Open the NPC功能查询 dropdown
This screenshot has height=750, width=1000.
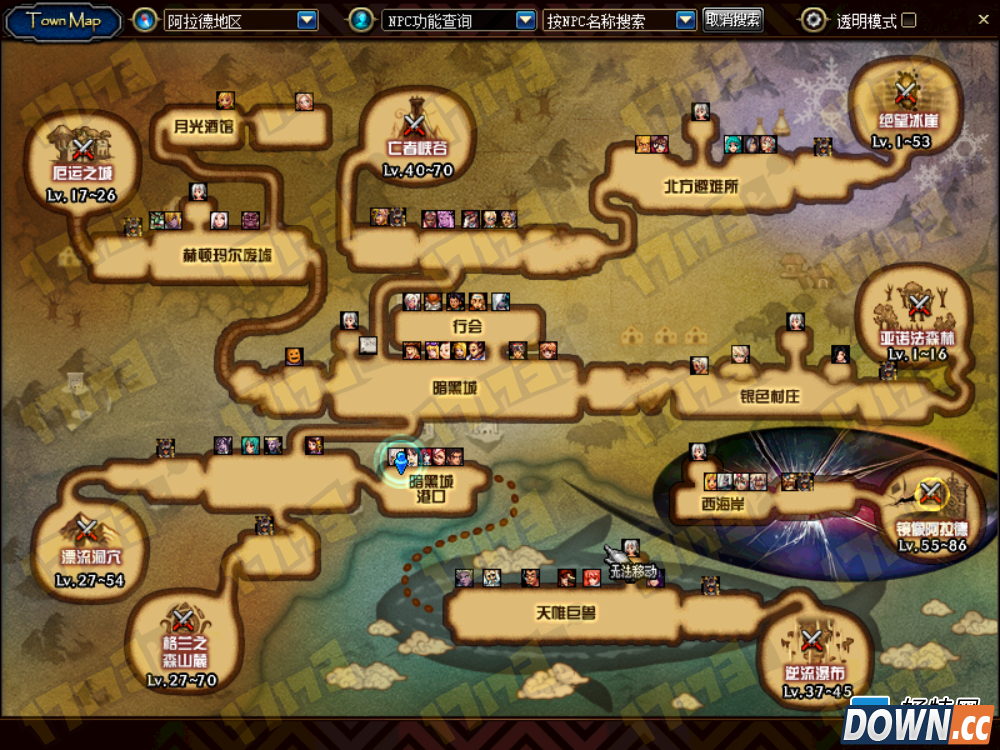click(x=525, y=20)
